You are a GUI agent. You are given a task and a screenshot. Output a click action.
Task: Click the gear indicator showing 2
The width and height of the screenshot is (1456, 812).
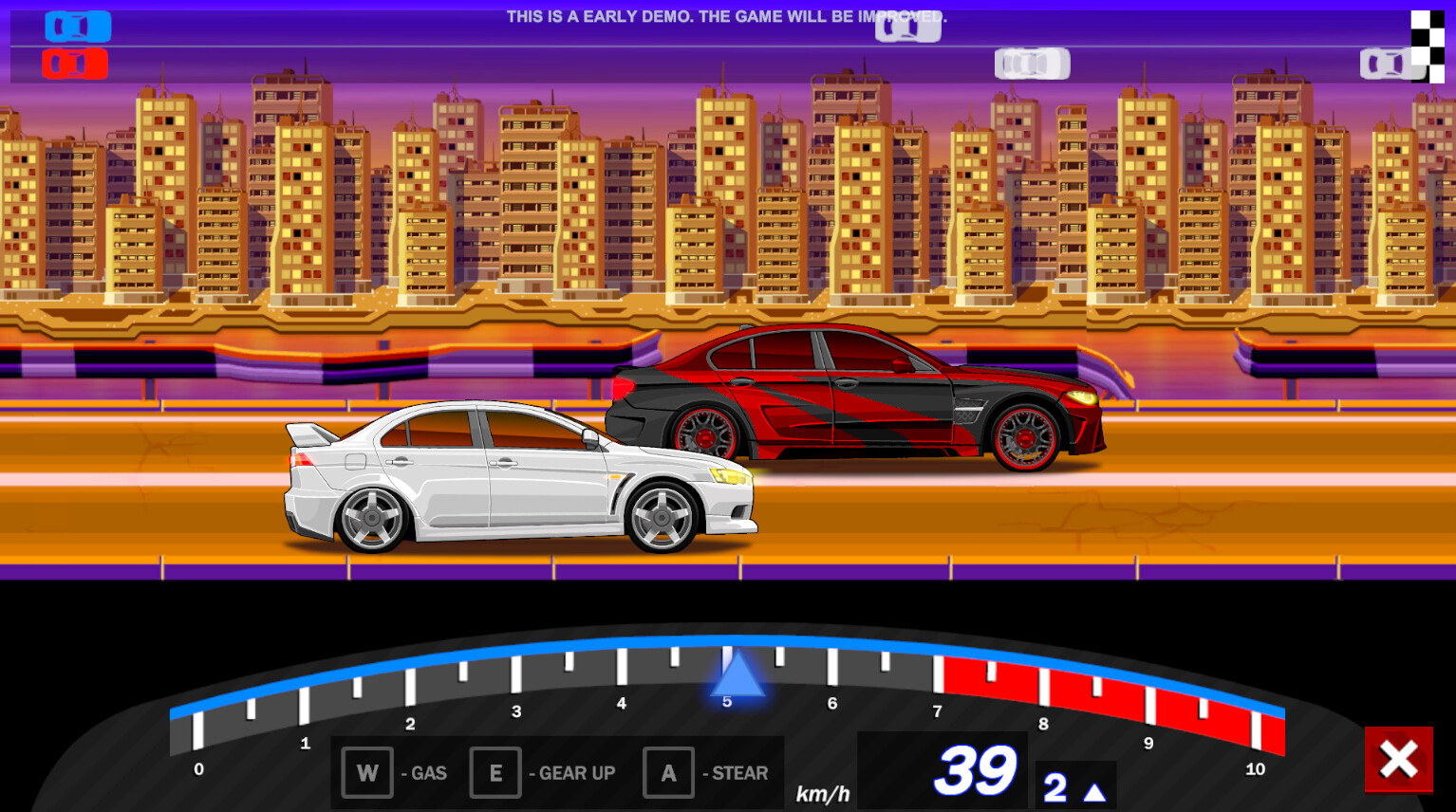click(1054, 785)
